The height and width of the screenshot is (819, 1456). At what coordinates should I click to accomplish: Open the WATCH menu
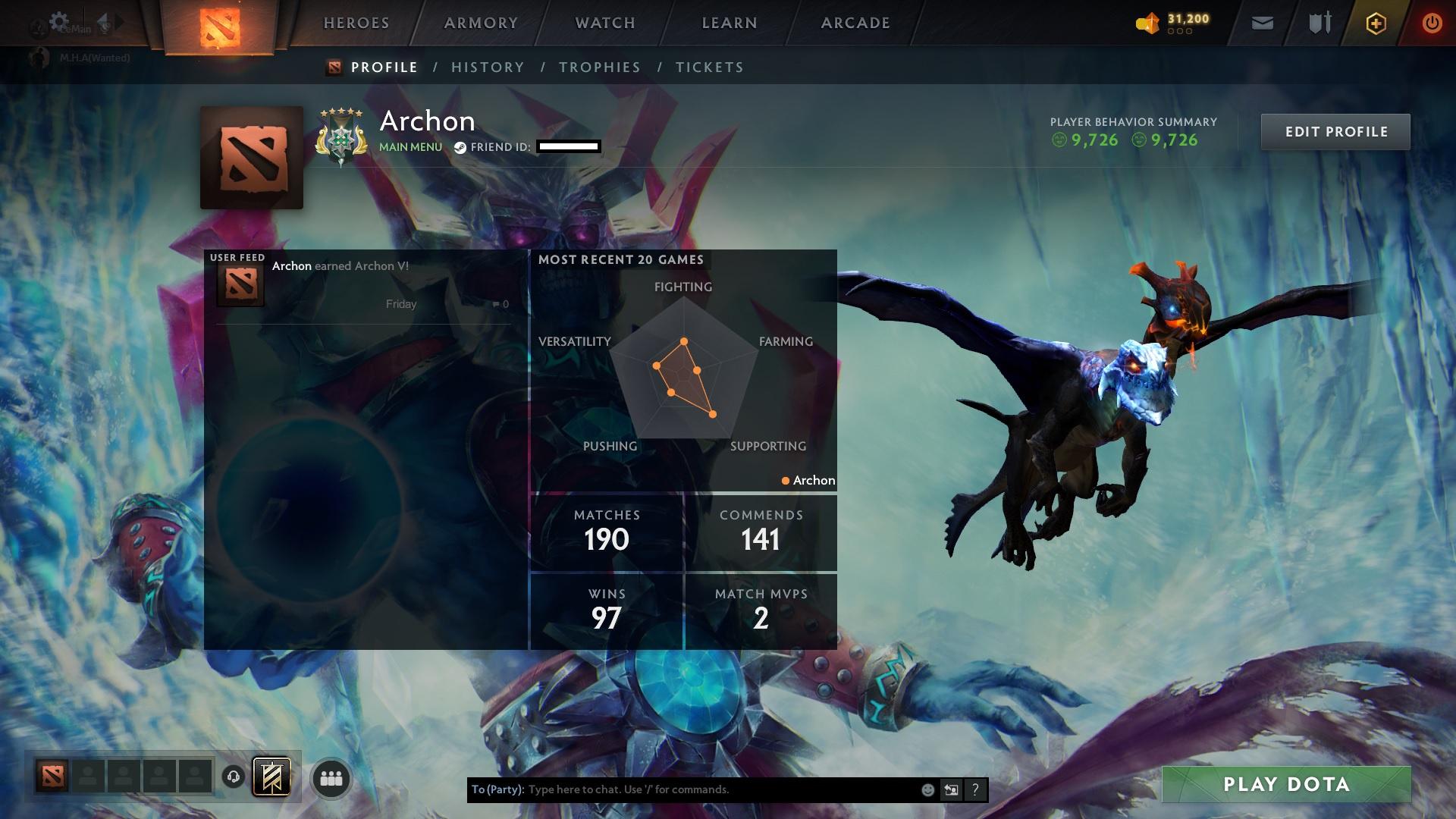click(603, 23)
